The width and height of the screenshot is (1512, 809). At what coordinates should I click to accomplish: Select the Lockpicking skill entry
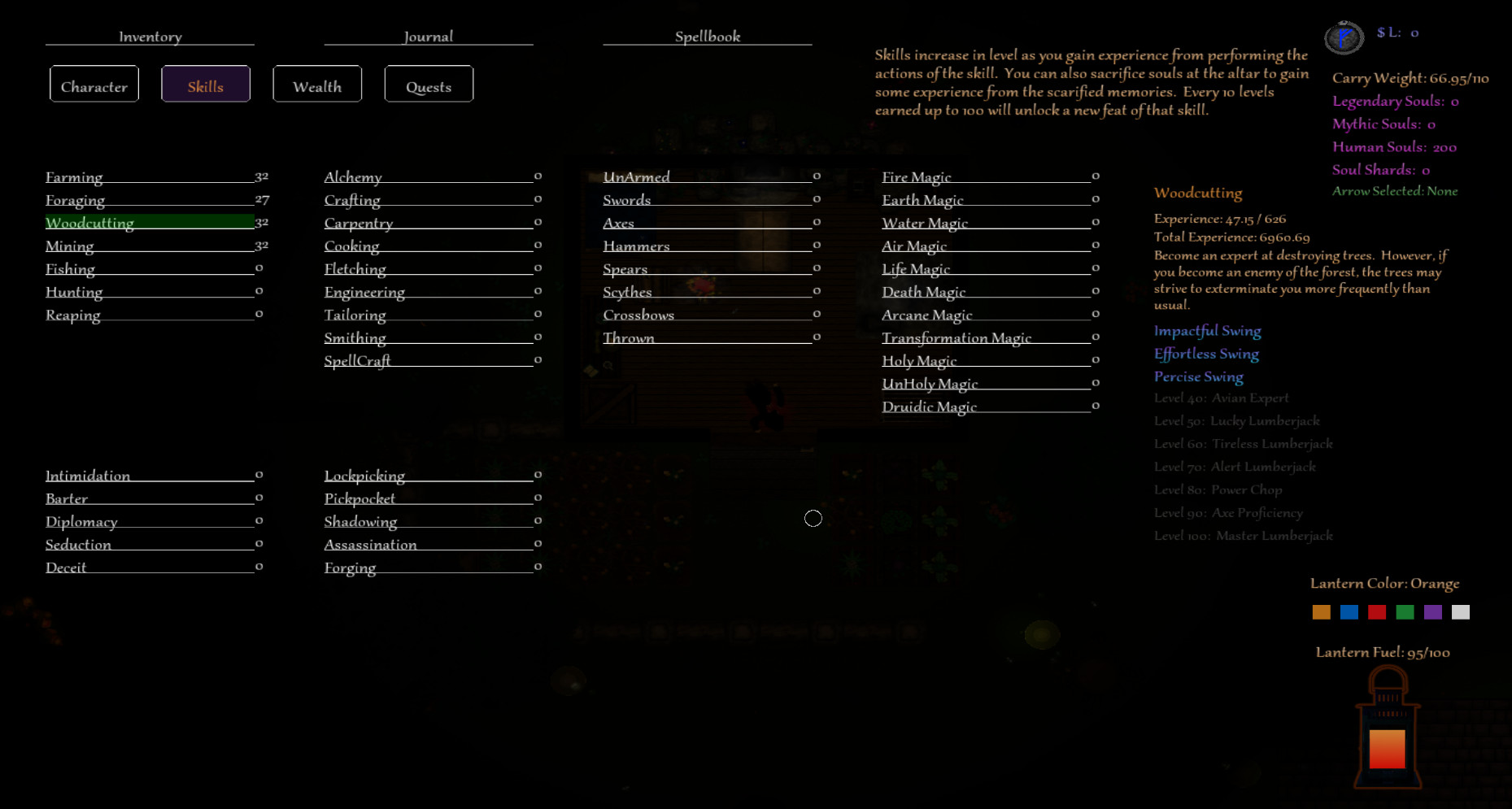[x=364, y=476]
